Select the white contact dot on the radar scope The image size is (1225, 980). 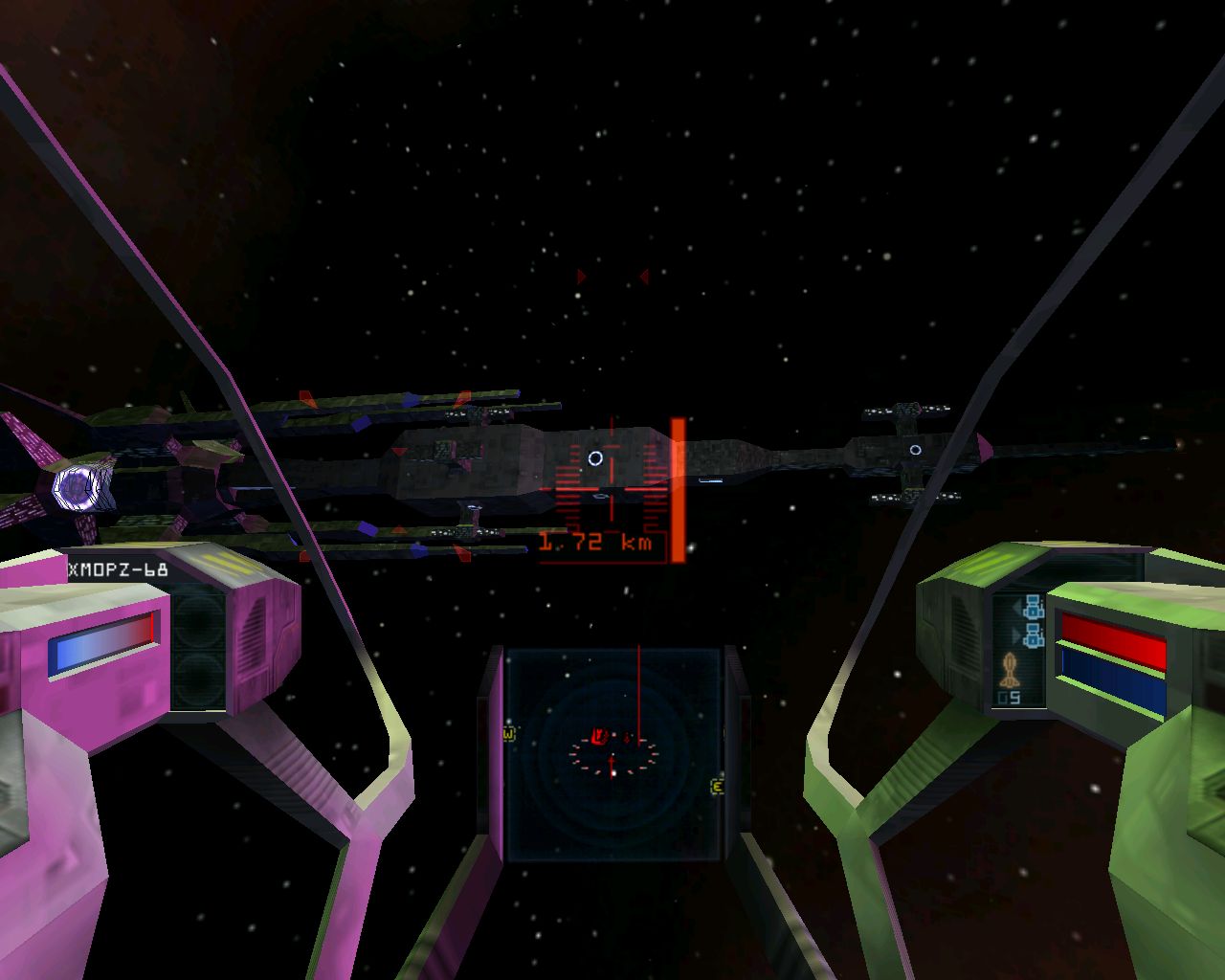(614, 773)
